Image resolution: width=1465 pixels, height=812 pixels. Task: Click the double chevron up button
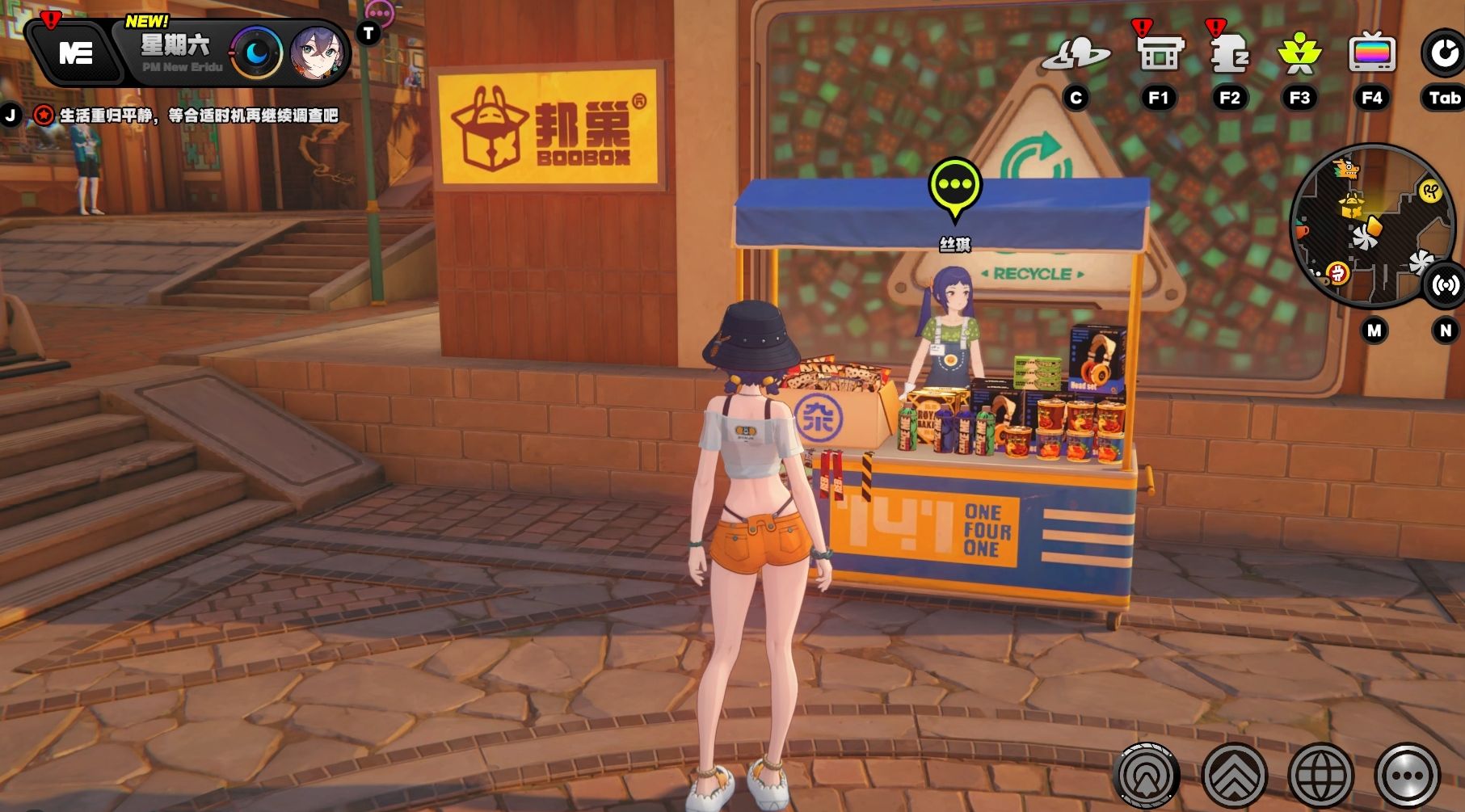click(1234, 776)
